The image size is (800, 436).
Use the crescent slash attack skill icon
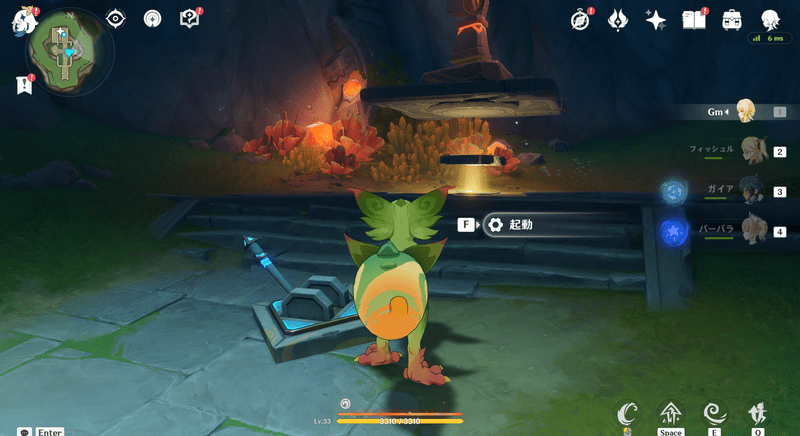(x=627, y=413)
